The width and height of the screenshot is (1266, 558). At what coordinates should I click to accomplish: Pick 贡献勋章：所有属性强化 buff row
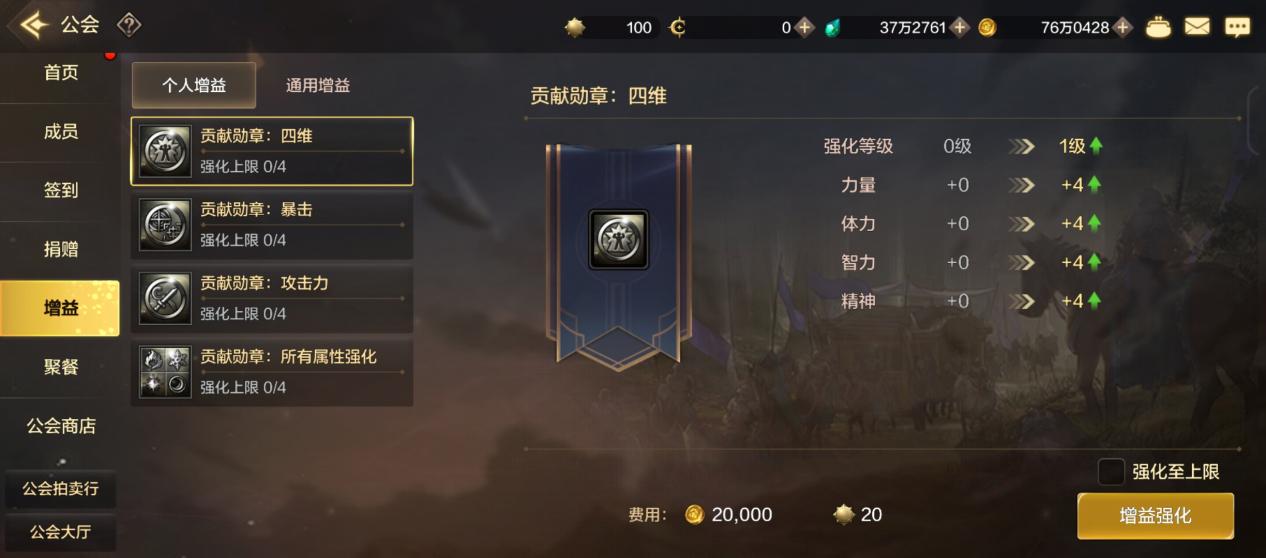pyautogui.click(x=272, y=371)
